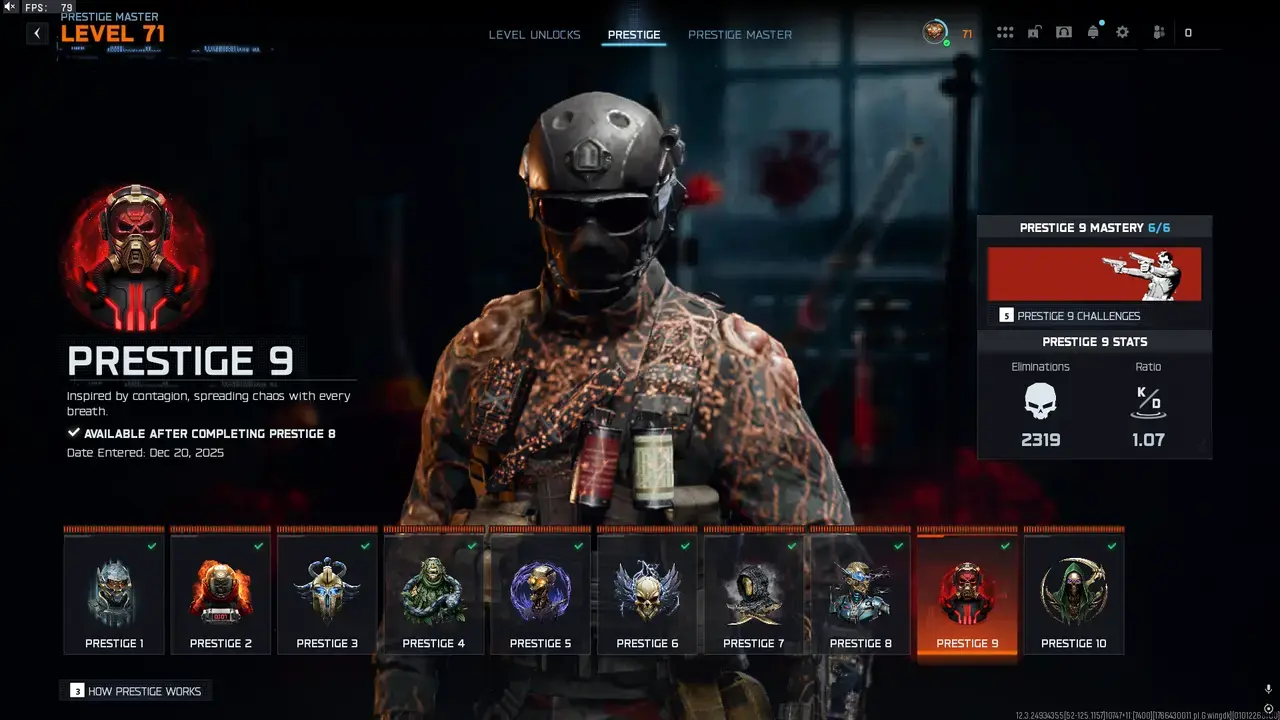The image size is (1280, 720).
Task: Open the Prestige 9 Mastery calling card banner
Action: [x=1094, y=273]
